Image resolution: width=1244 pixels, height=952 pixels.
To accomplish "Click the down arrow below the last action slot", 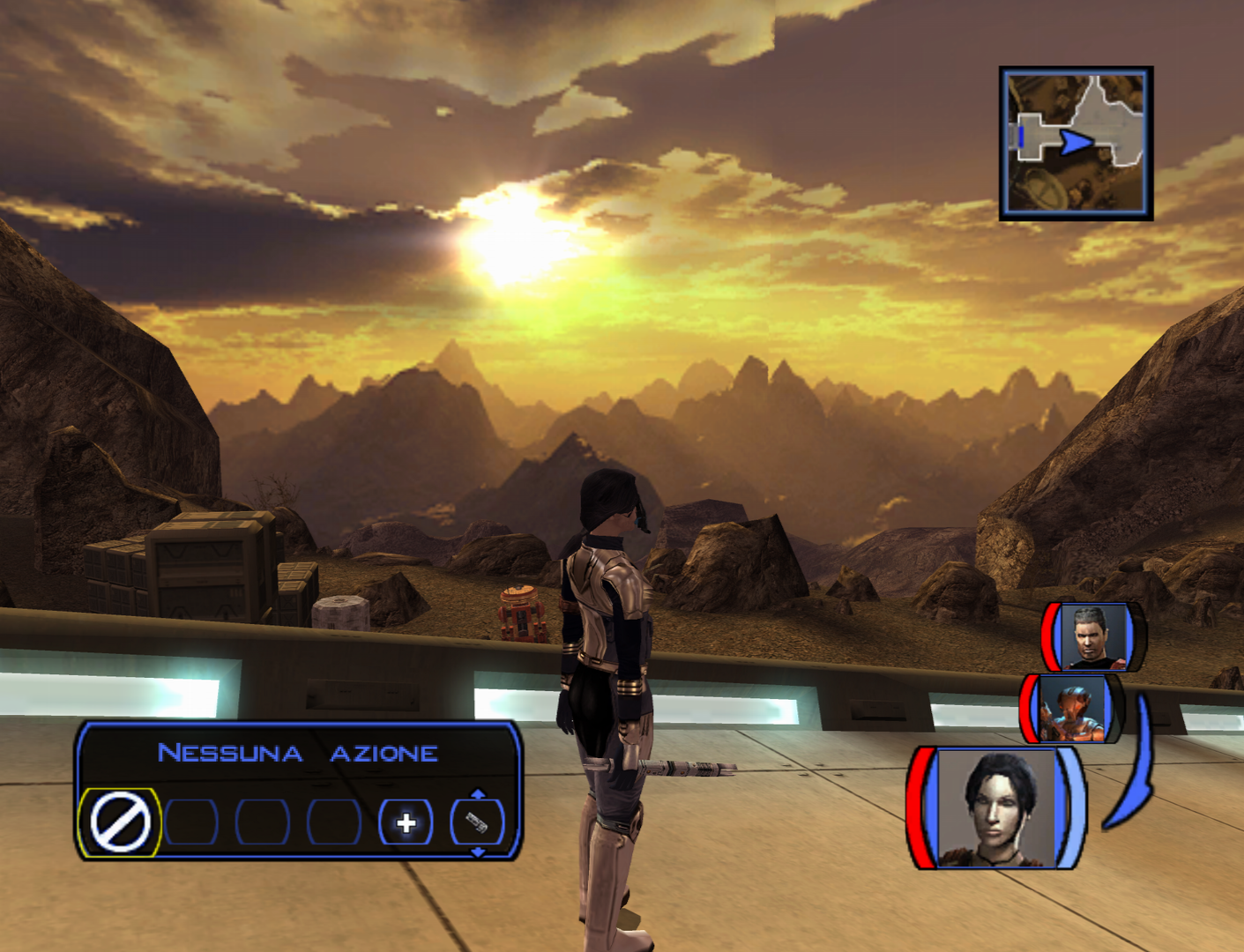I will 478,852.
